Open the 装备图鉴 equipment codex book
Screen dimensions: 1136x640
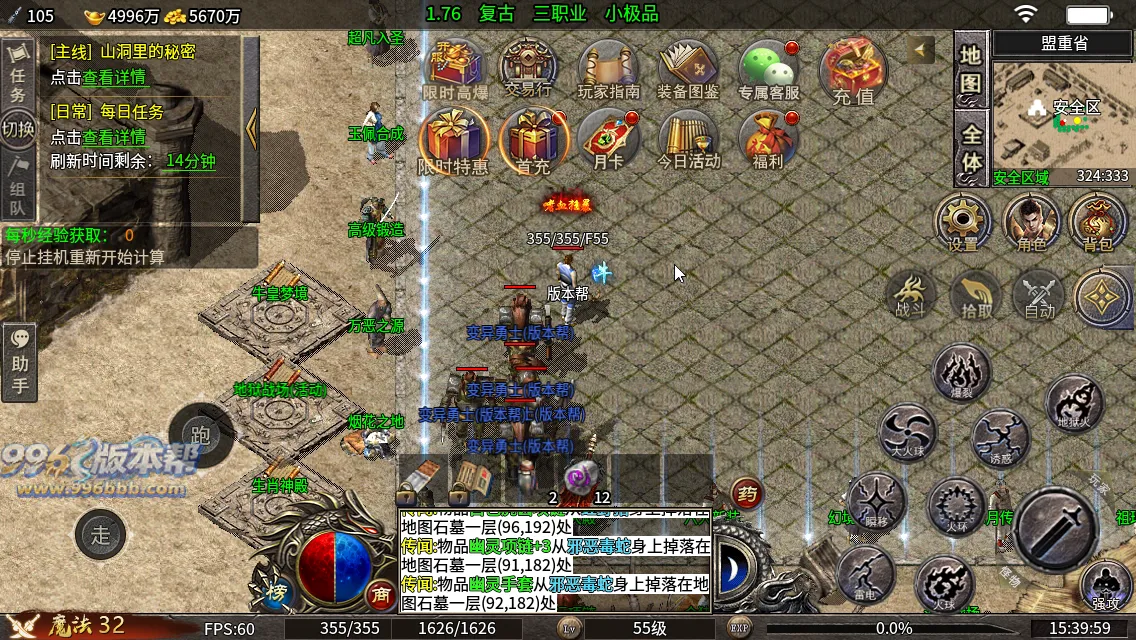point(688,68)
